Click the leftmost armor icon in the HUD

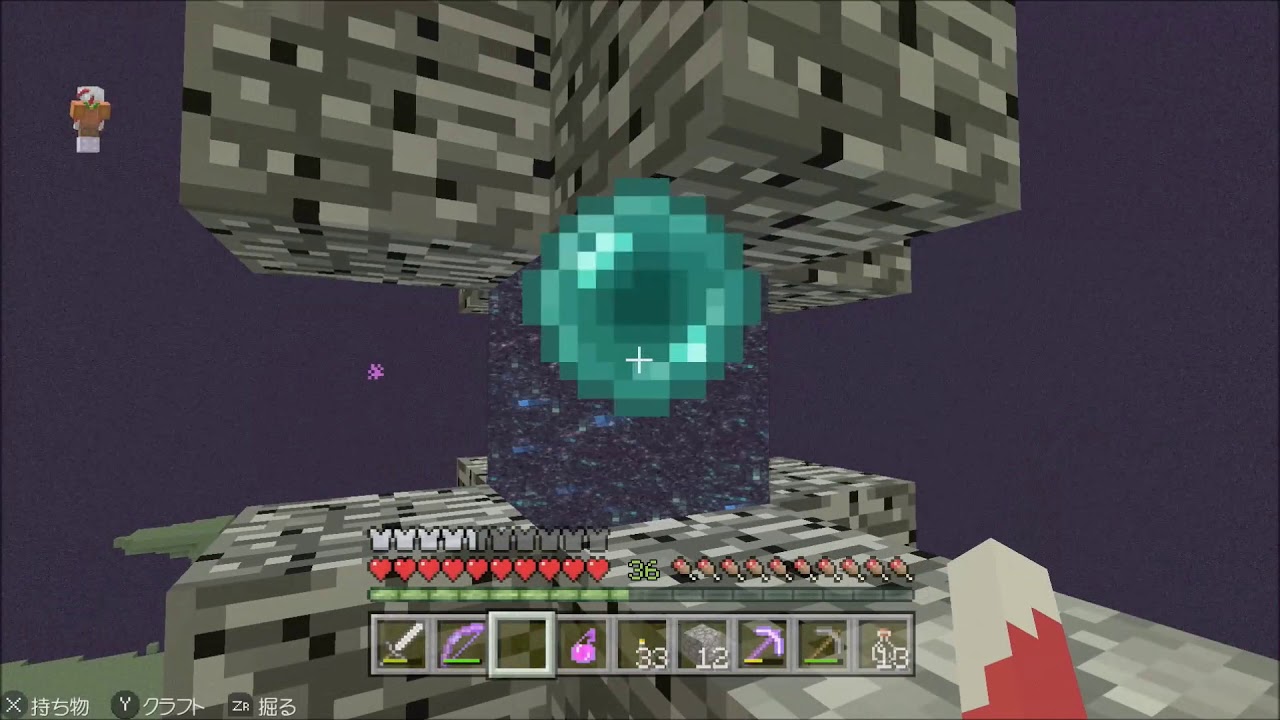[x=381, y=541]
